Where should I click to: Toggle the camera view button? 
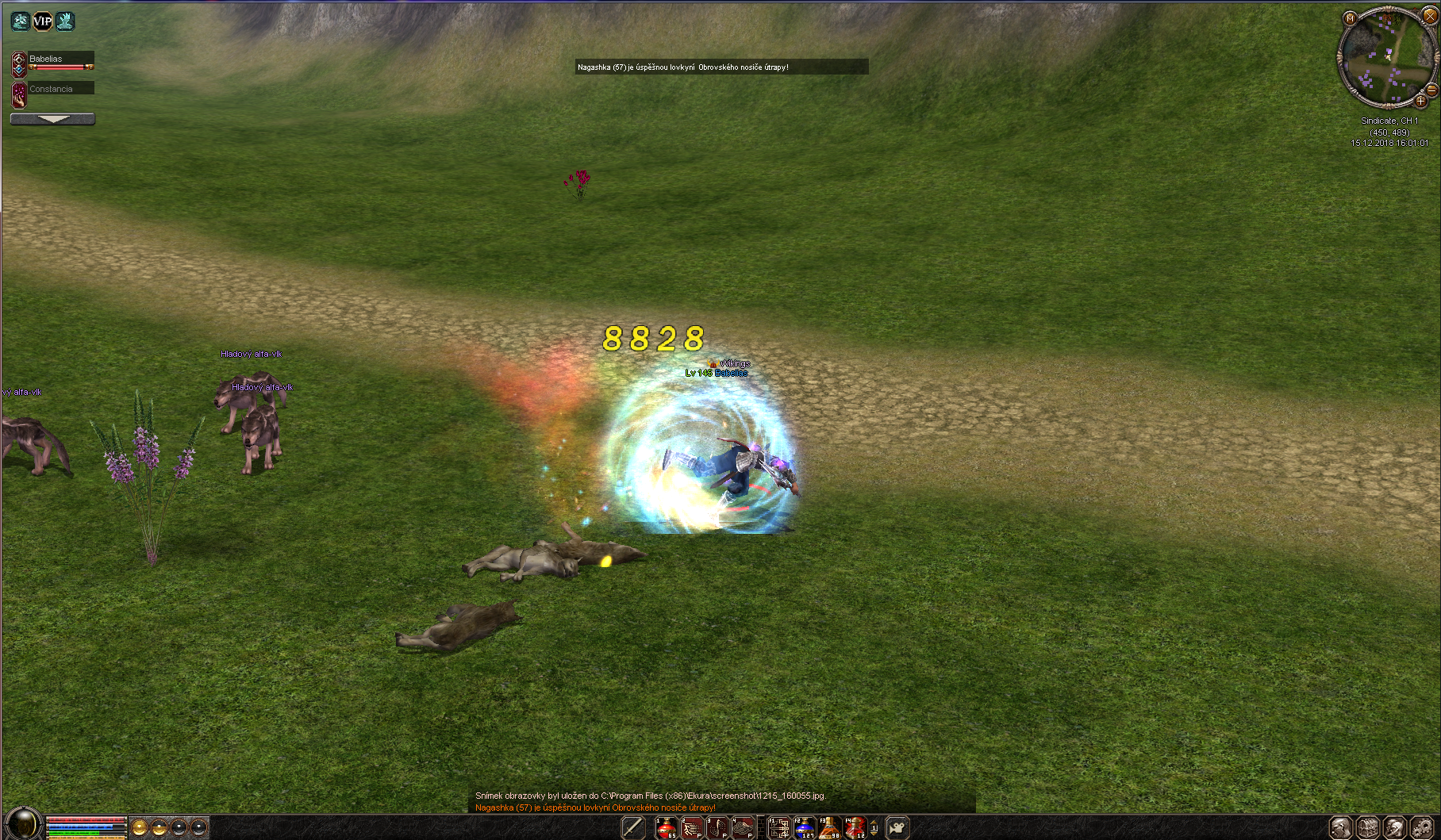click(x=897, y=828)
